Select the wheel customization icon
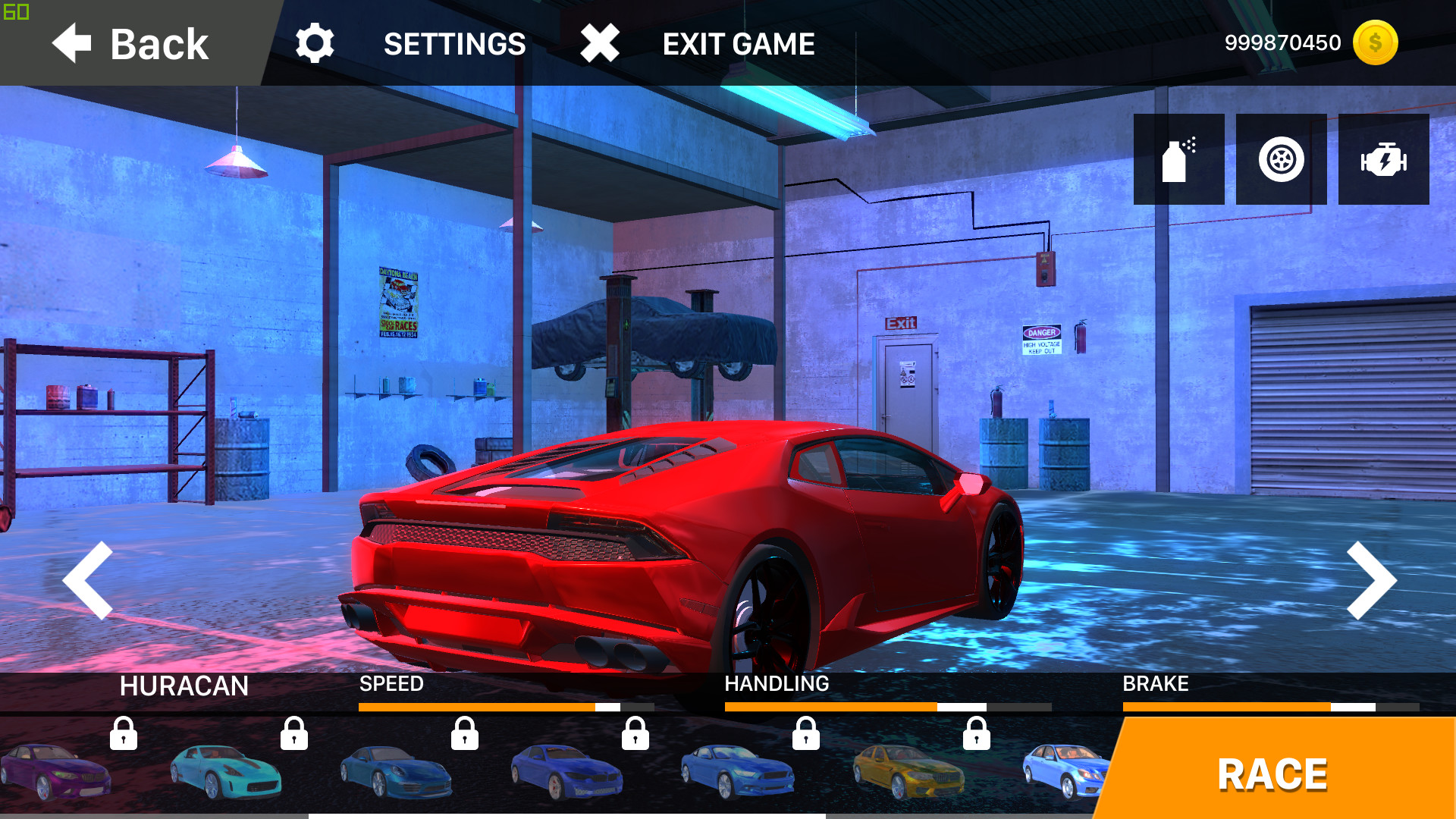This screenshot has width=1456, height=819. coord(1280,159)
